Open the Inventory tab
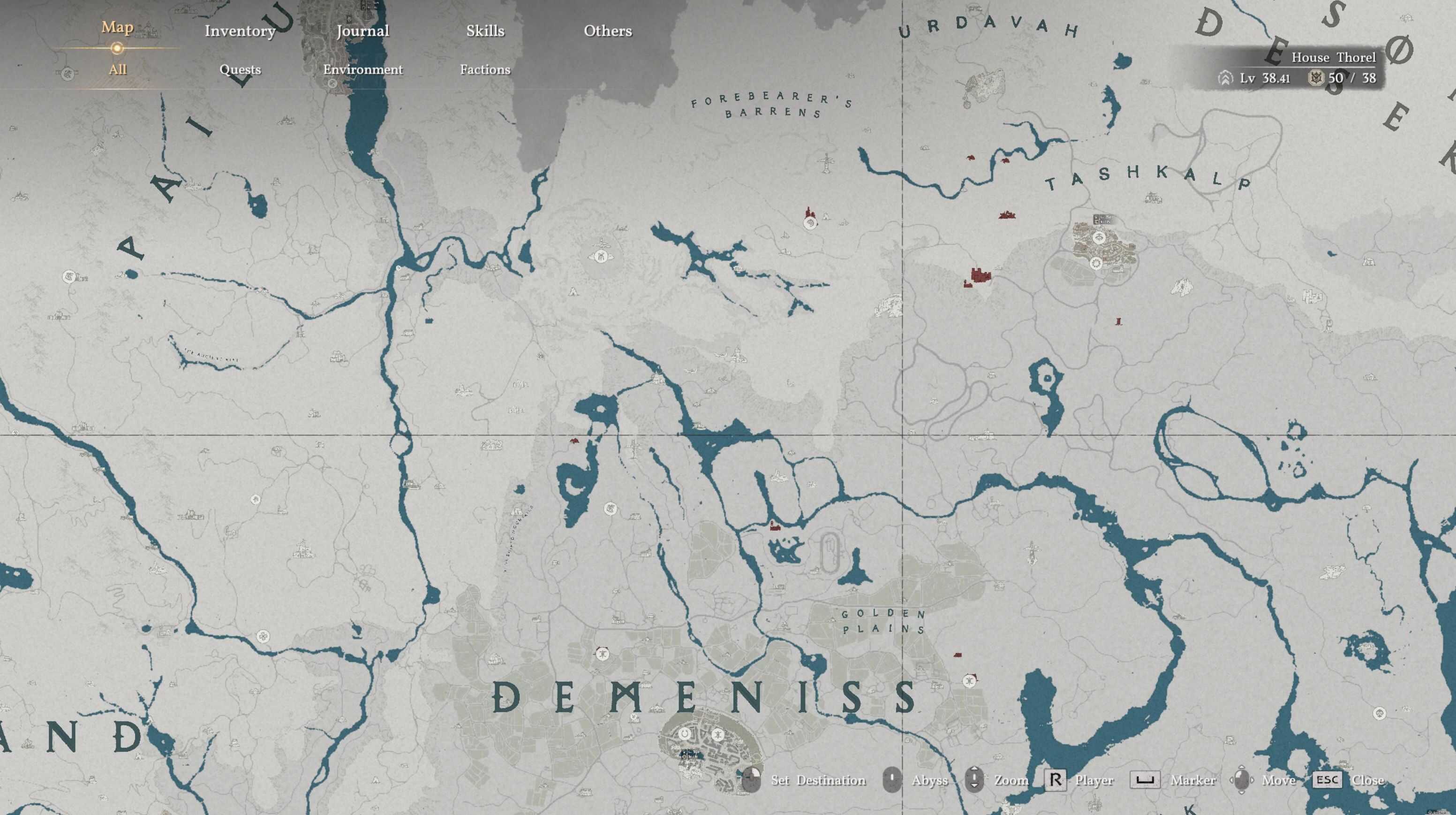This screenshot has height=815, width=1456. point(240,31)
